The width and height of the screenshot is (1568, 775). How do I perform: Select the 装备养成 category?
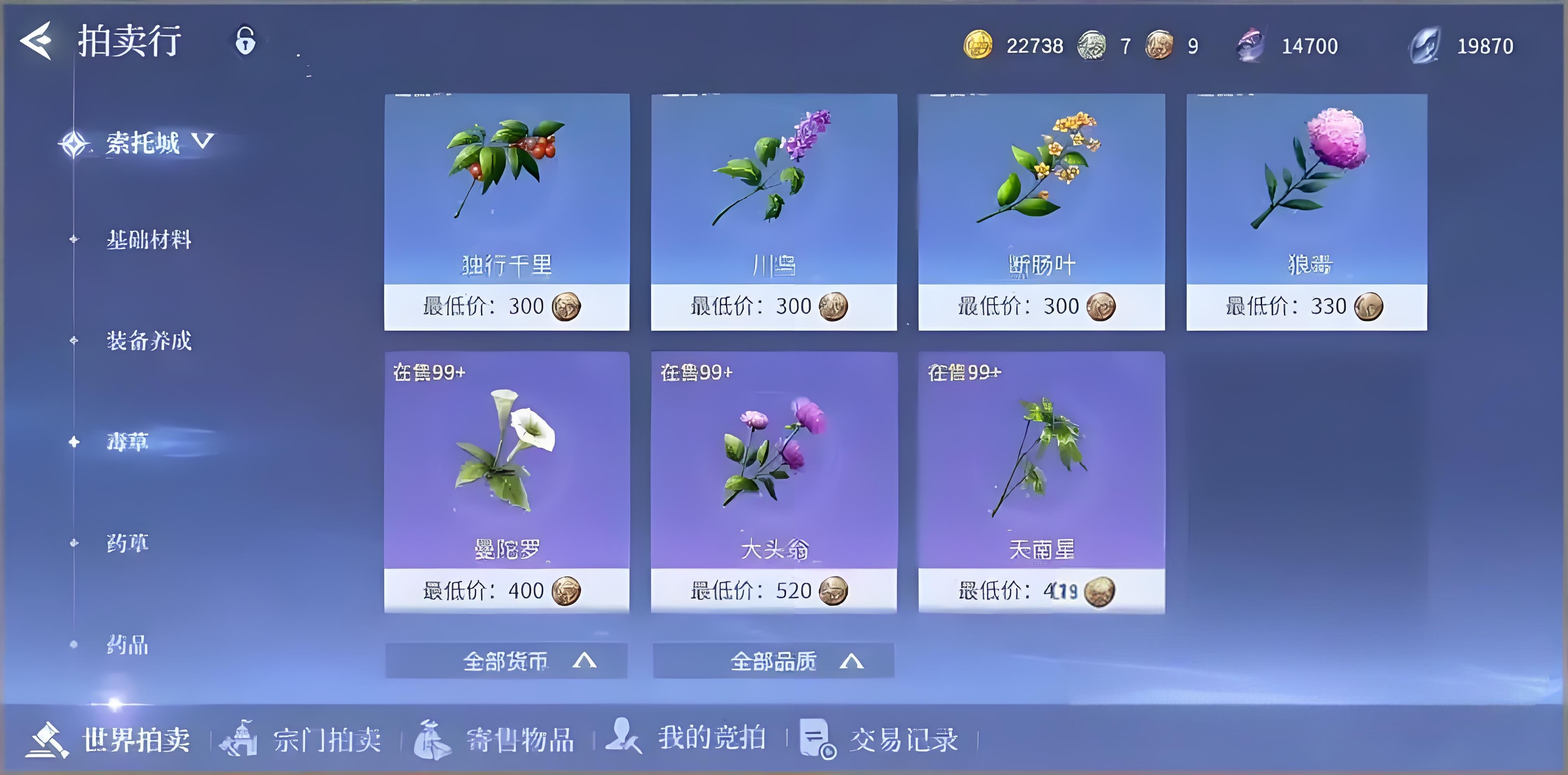pos(150,342)
